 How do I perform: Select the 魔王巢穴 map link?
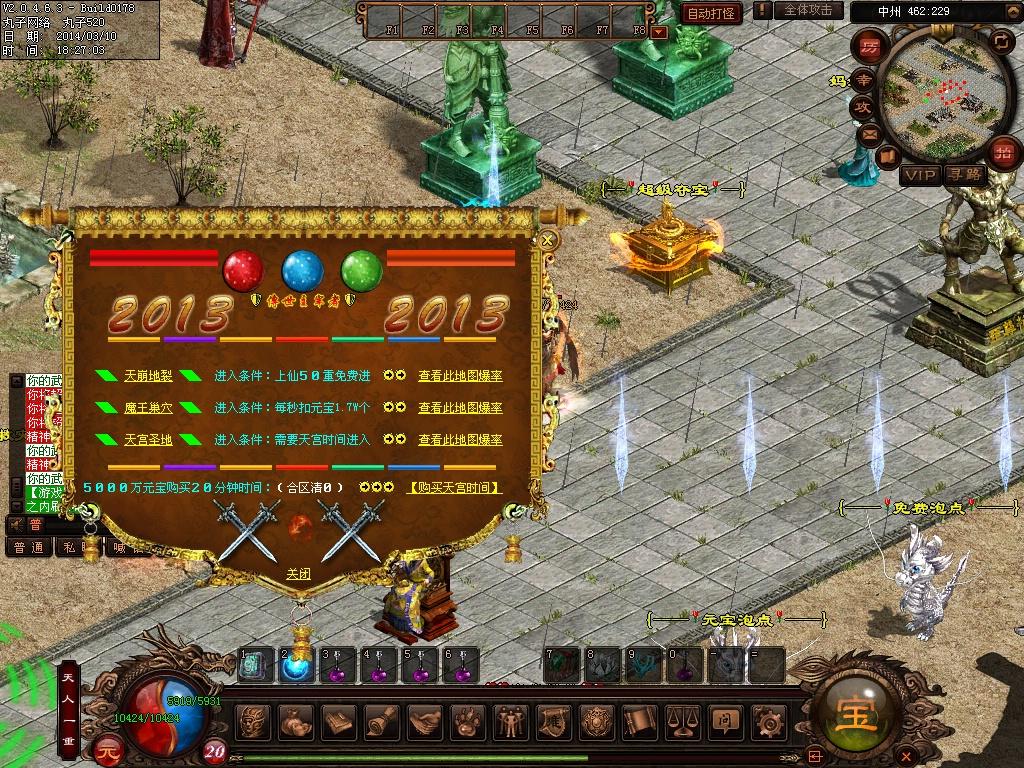148,408
